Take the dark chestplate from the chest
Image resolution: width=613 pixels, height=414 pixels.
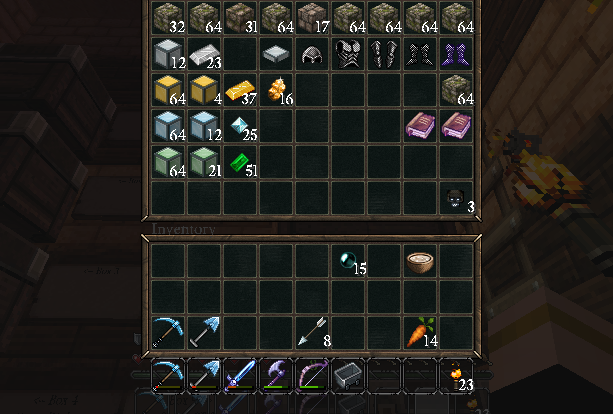pos(348,55)
